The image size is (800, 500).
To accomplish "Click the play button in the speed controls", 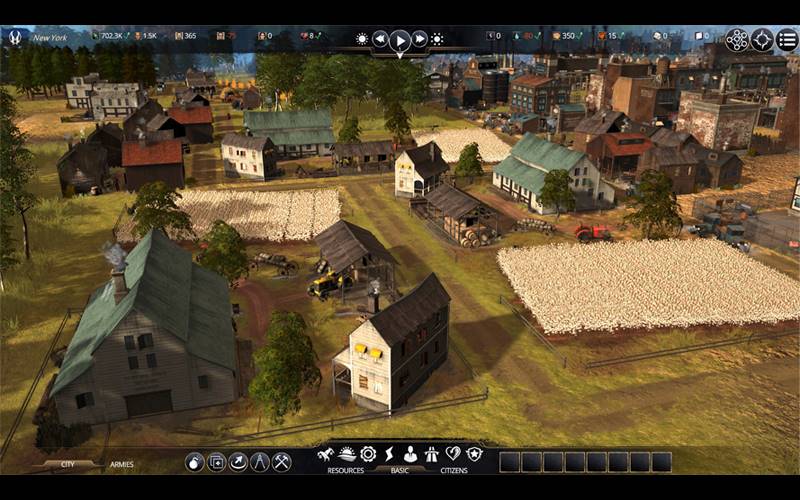I will 400,40.
